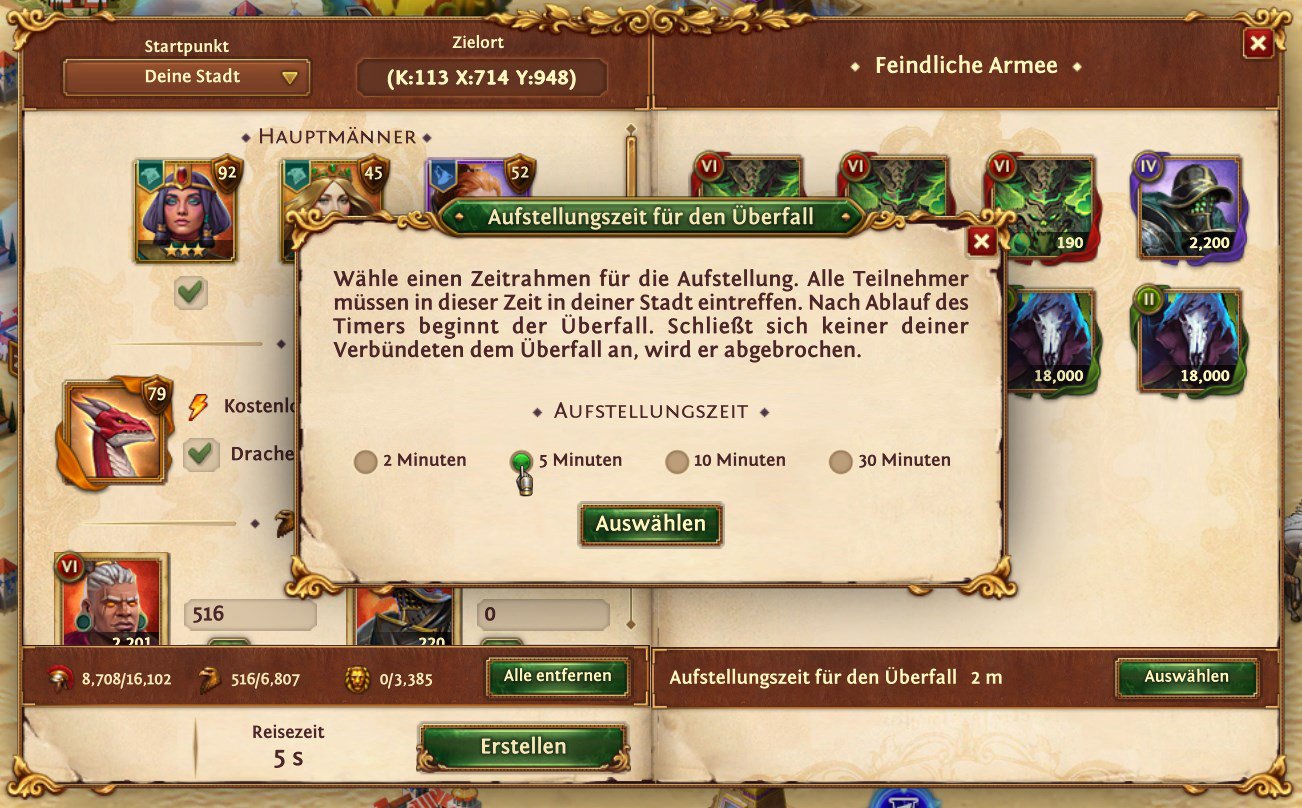Close the Aufstellungszeit popup dialog
1302x808 pixels.
[x=982, y=241]
